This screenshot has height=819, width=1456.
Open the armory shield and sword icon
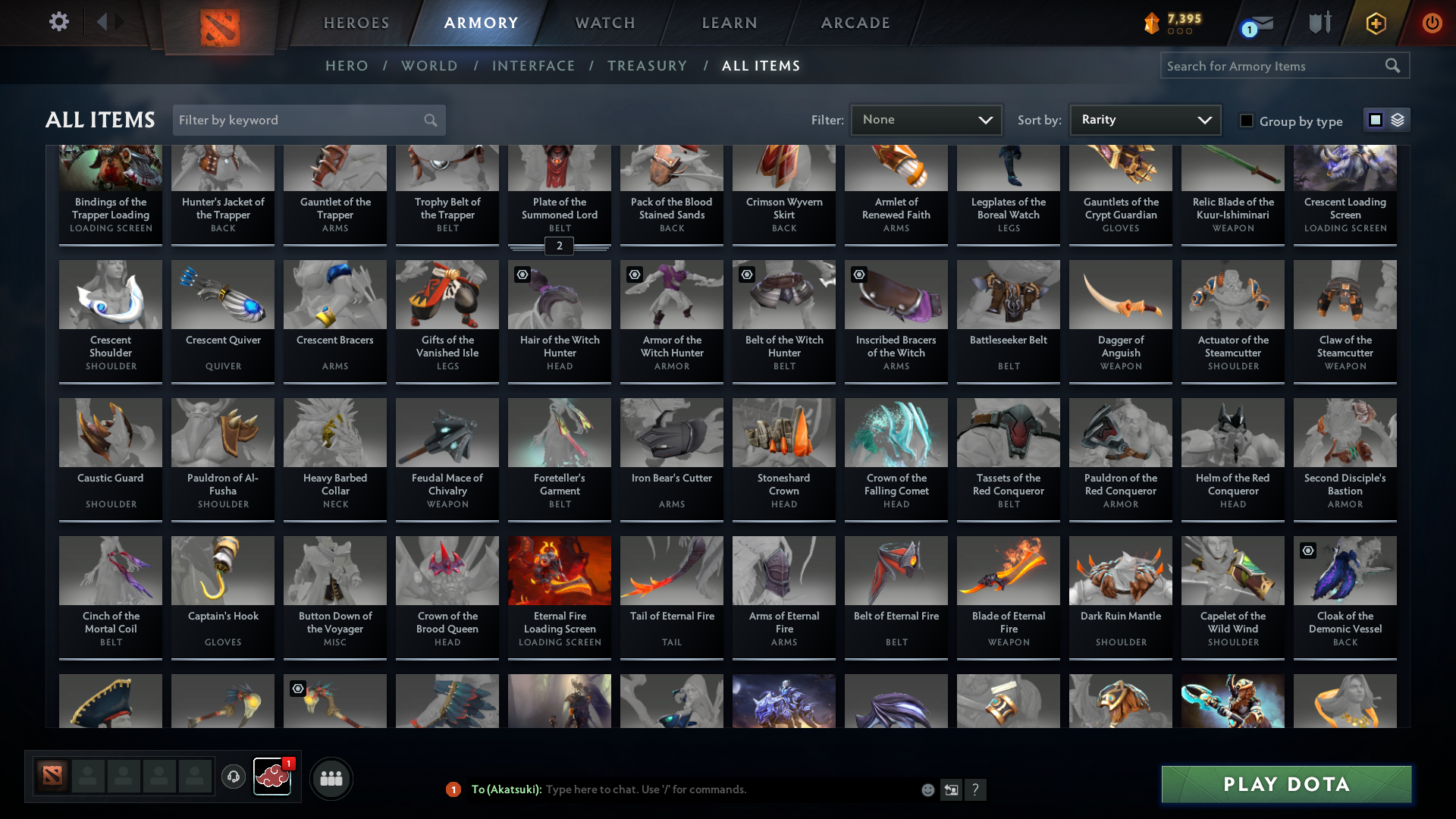[x=1319, y=23]
